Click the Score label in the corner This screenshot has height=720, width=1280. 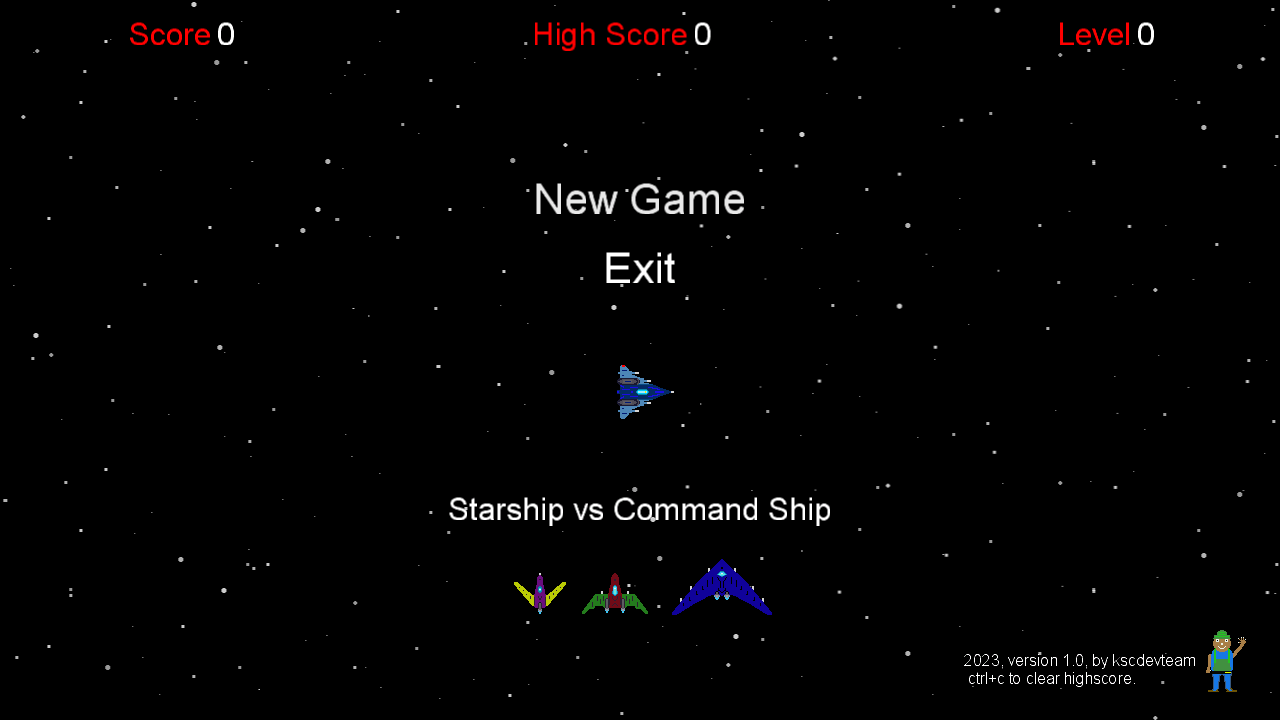click(x=169, y=34)
